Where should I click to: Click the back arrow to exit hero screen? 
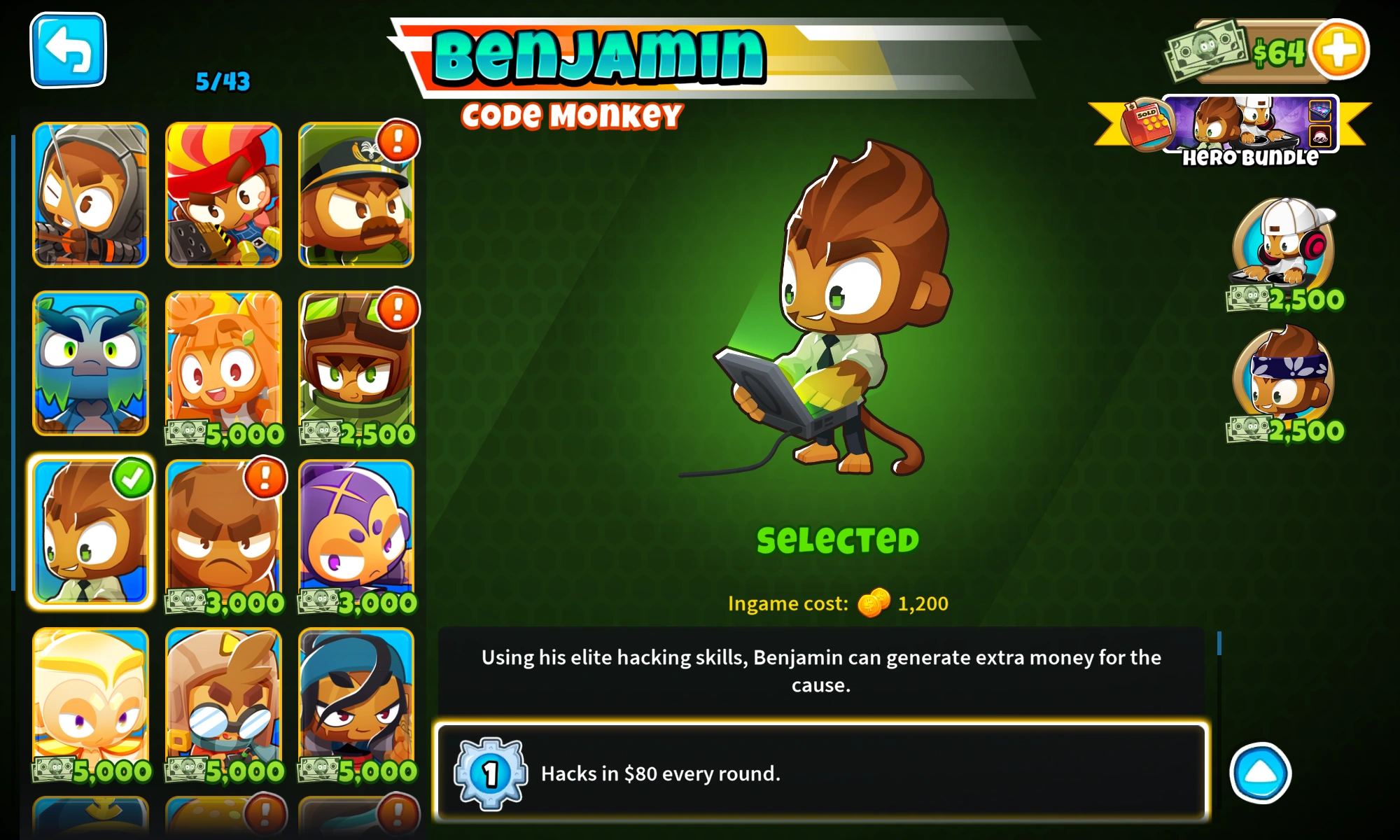coord(66,51)
